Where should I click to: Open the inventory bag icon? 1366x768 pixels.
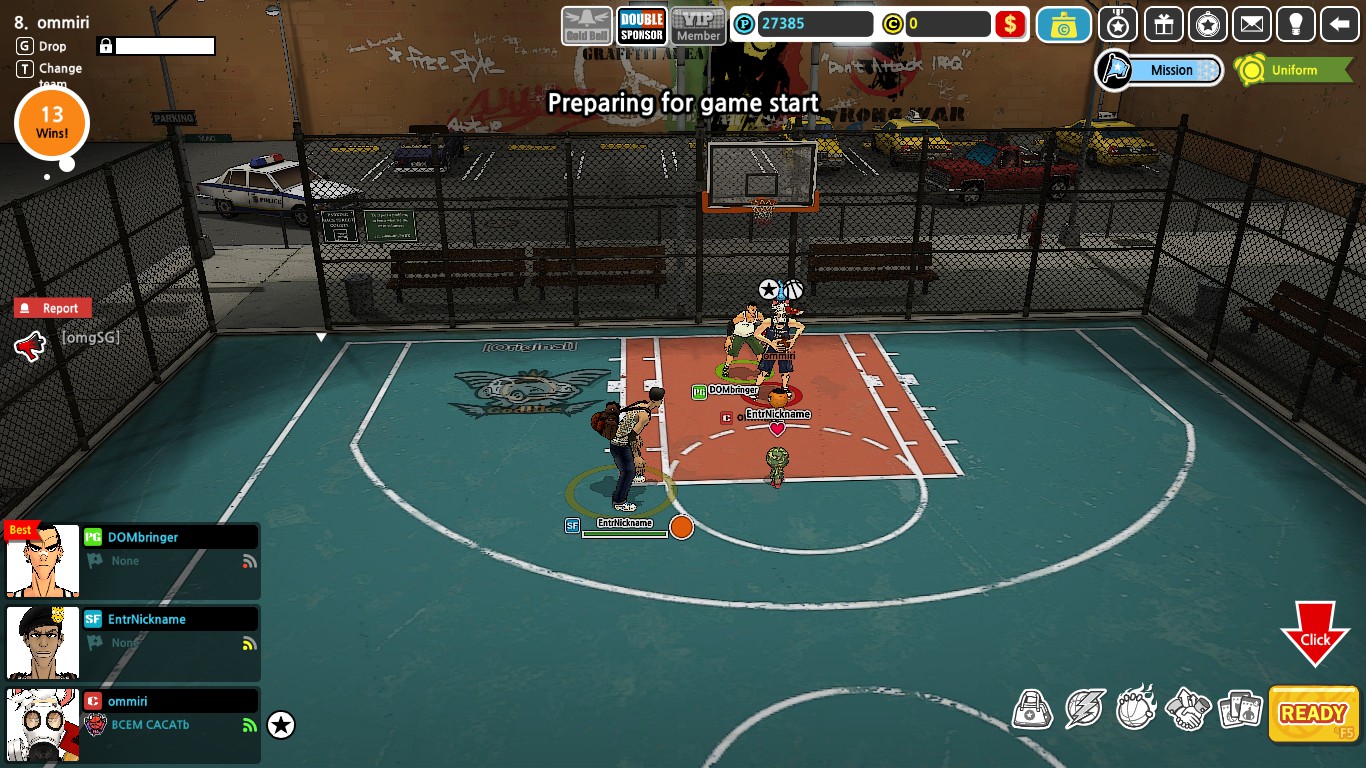pos(1032,710)
